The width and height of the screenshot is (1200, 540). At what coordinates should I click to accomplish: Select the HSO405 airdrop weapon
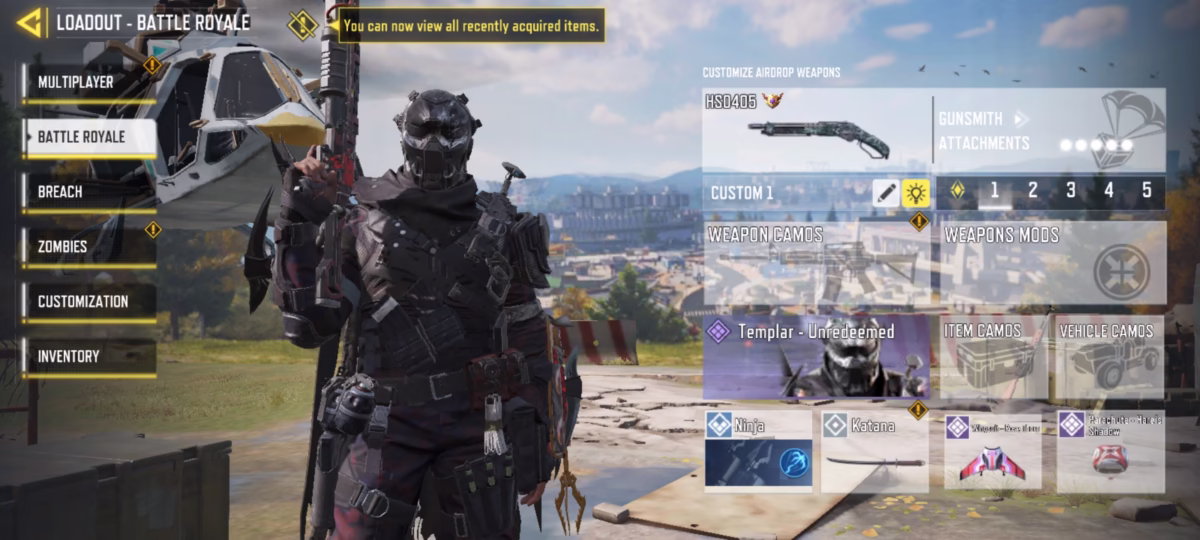click(x=816, y=130)
